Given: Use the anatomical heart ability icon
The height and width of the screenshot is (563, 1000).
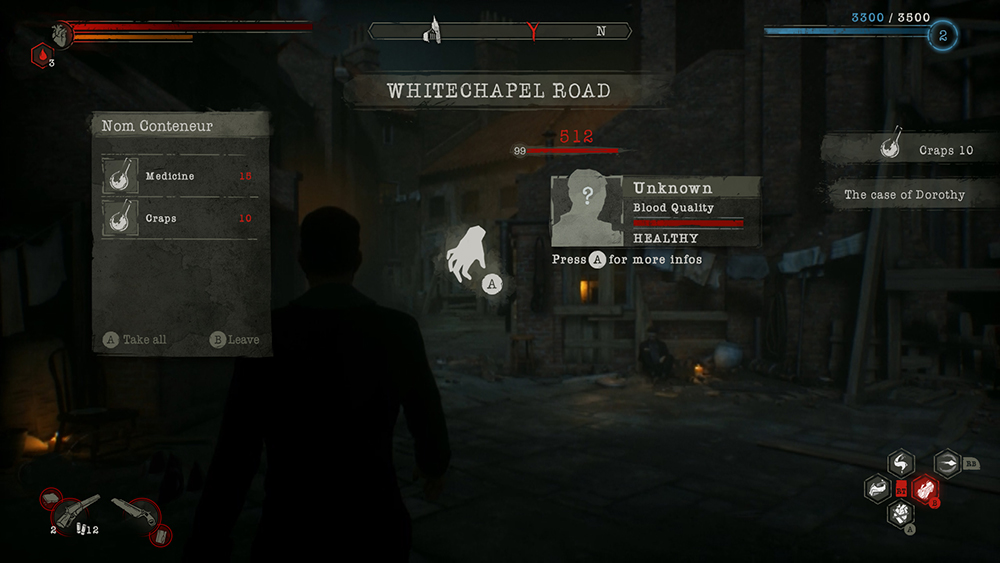Looking at the screenshot, I should (x=901, y=514).
